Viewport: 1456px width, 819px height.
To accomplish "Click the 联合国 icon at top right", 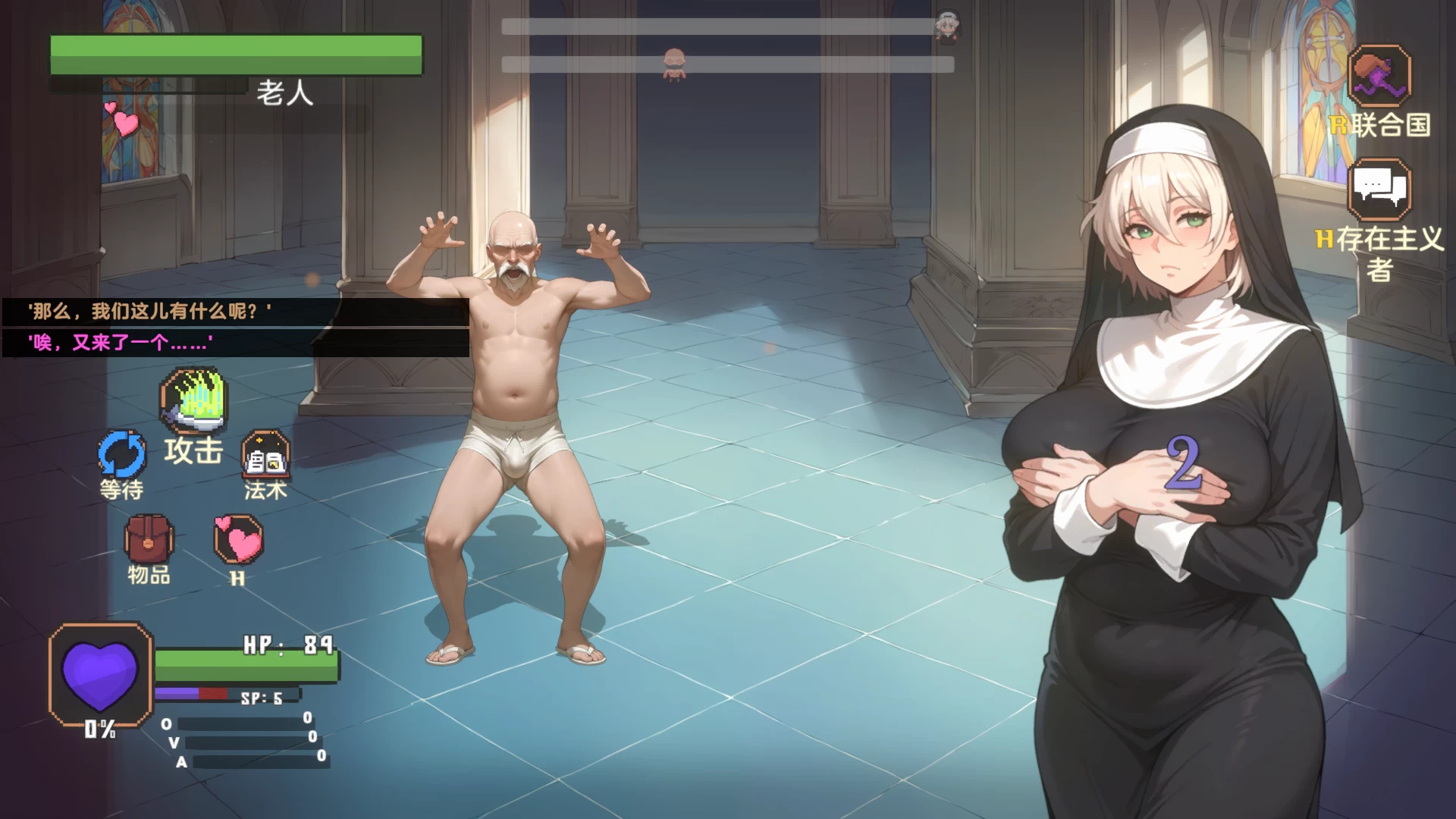I will [x=1379, y=76].
